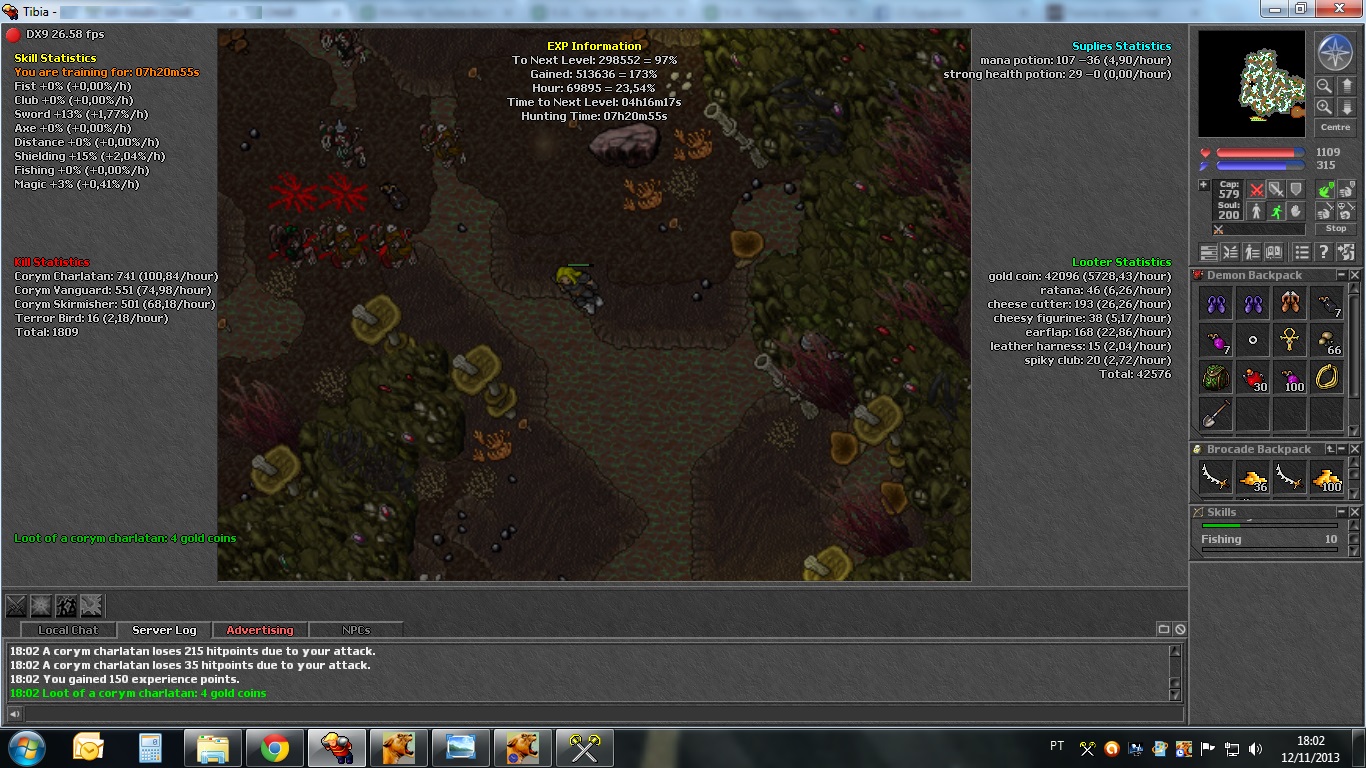
Task: Click the logout arrow icon
Action: (1346, 252)
